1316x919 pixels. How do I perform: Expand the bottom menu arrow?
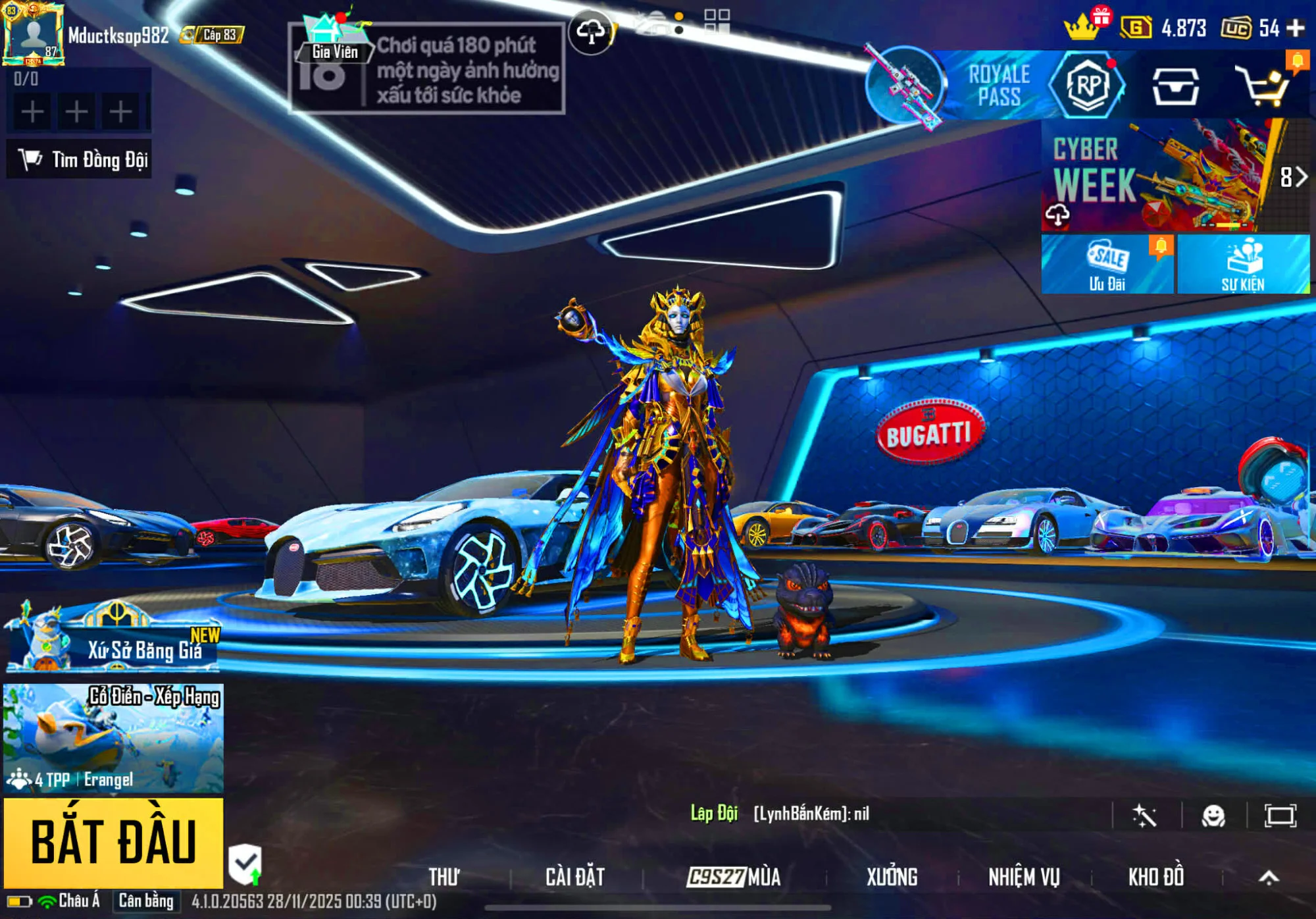pos(1269,877)
